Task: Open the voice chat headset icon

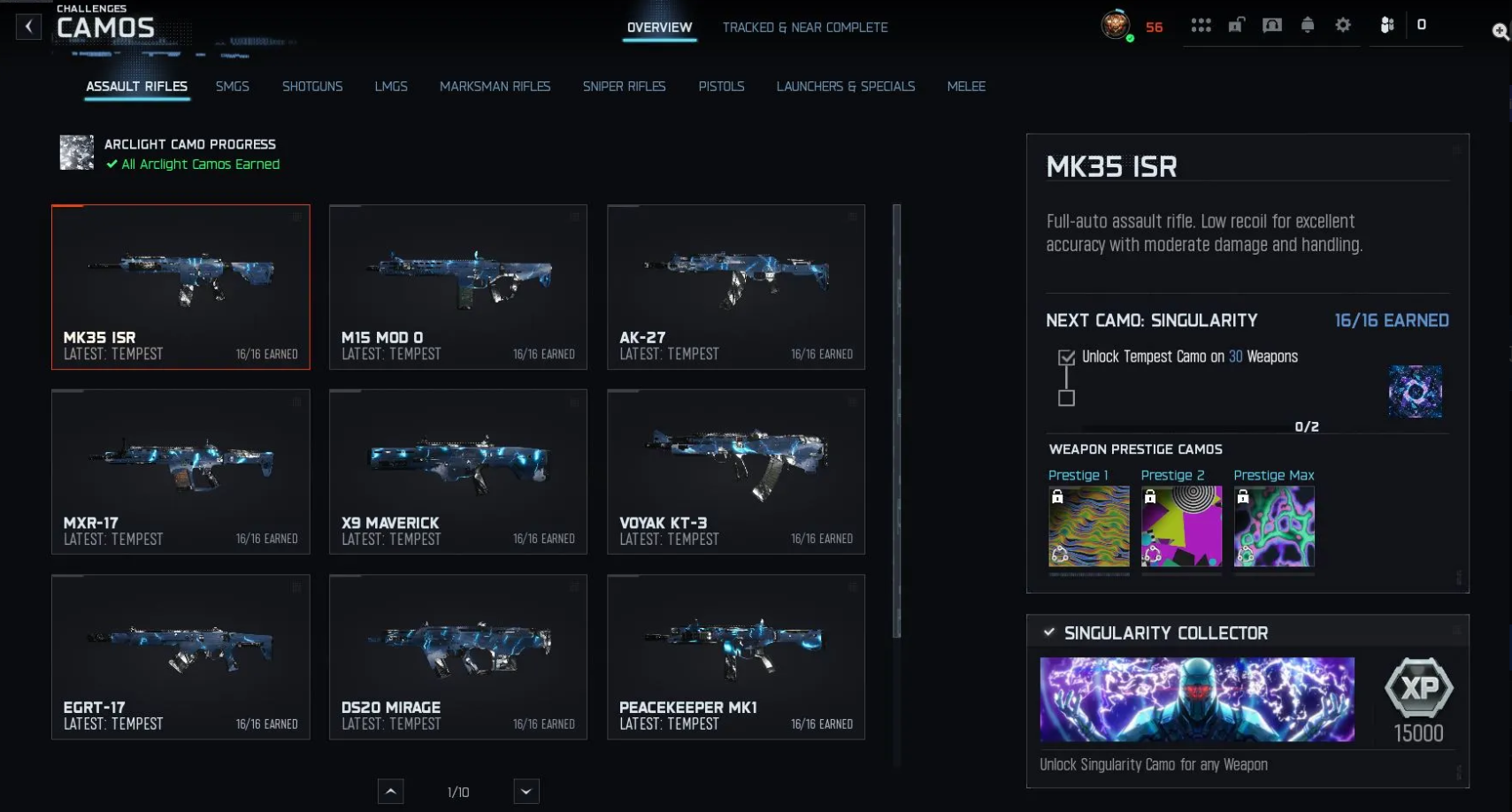Action: 1272,26
